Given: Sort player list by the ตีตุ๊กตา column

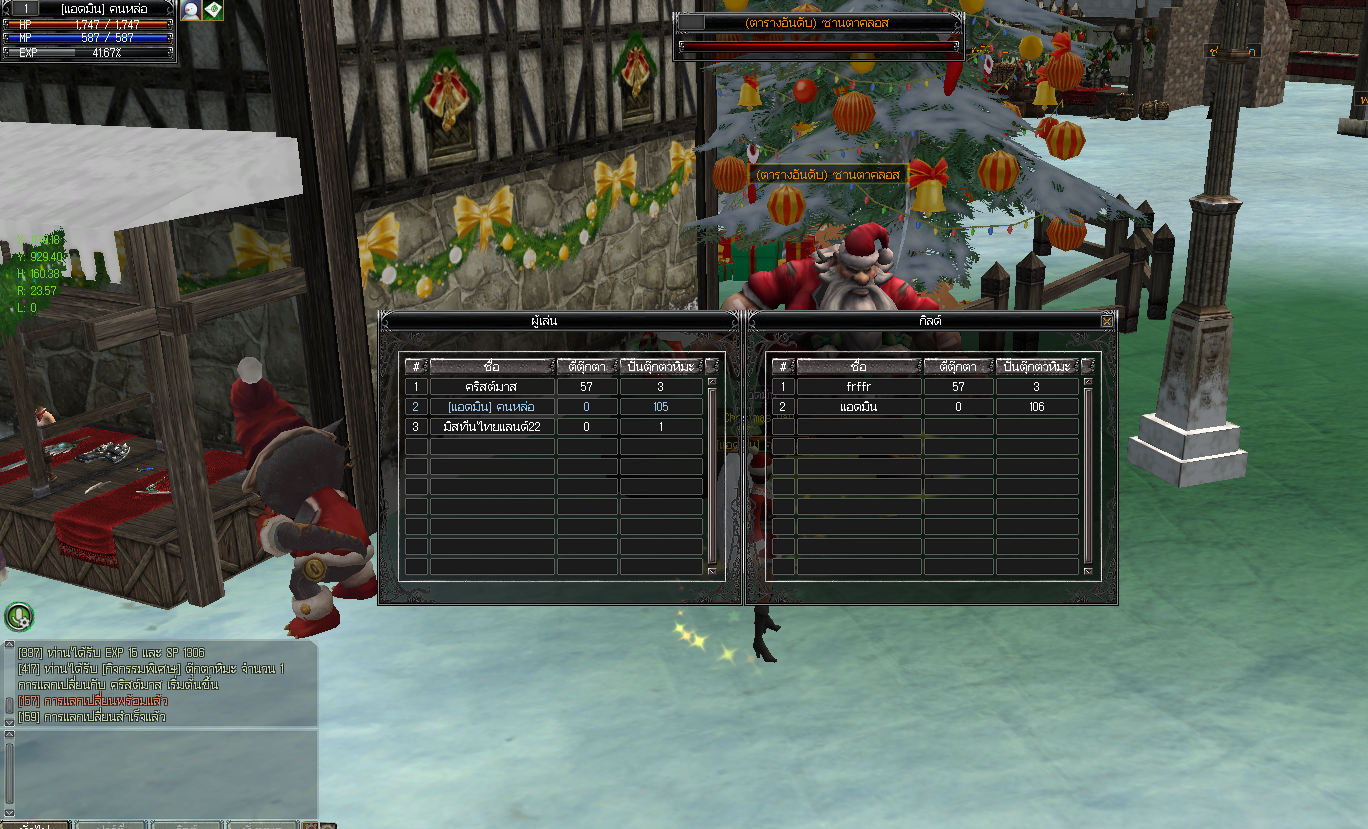Looking at the screenshot, I should point(586,367).
